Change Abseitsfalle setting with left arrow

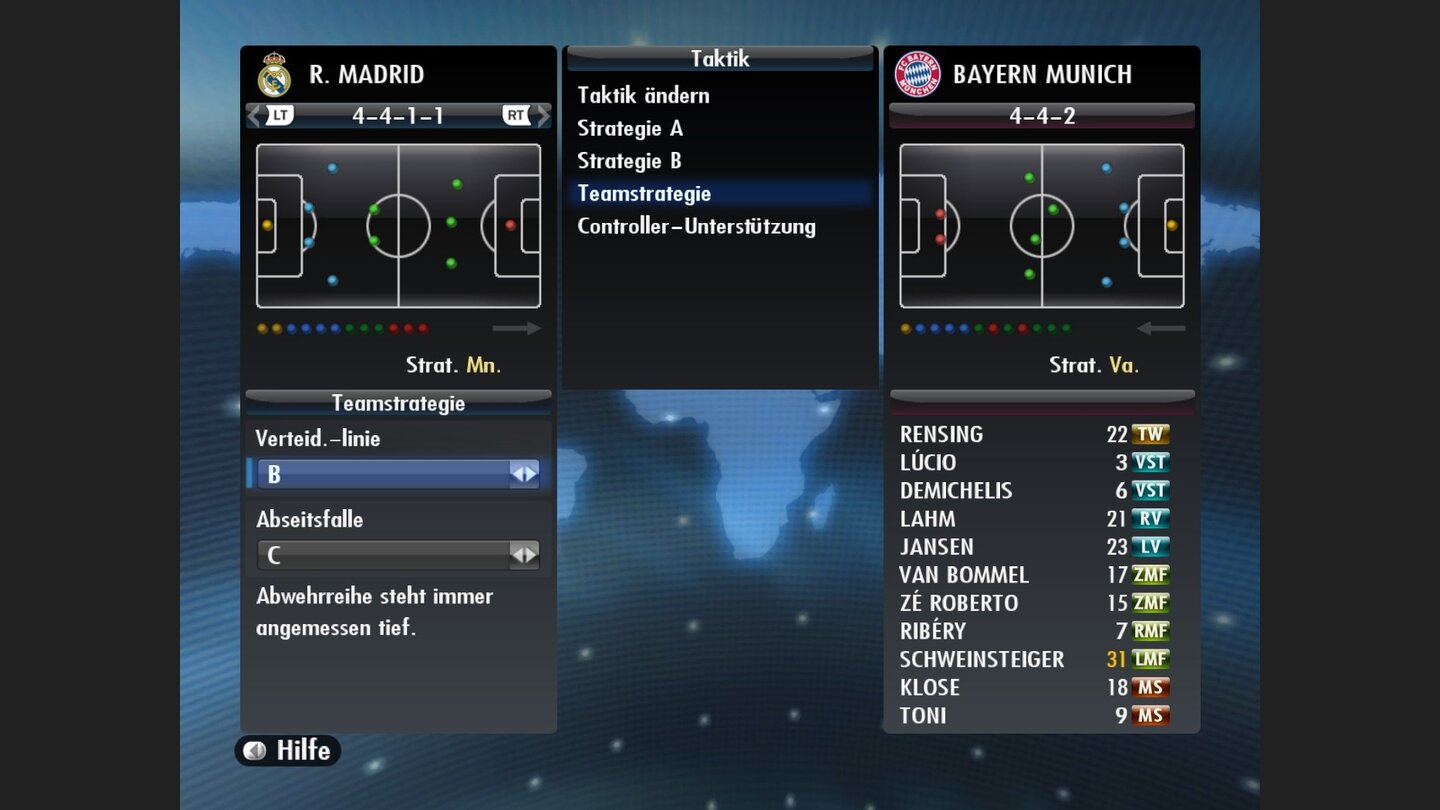coord(518,553)
